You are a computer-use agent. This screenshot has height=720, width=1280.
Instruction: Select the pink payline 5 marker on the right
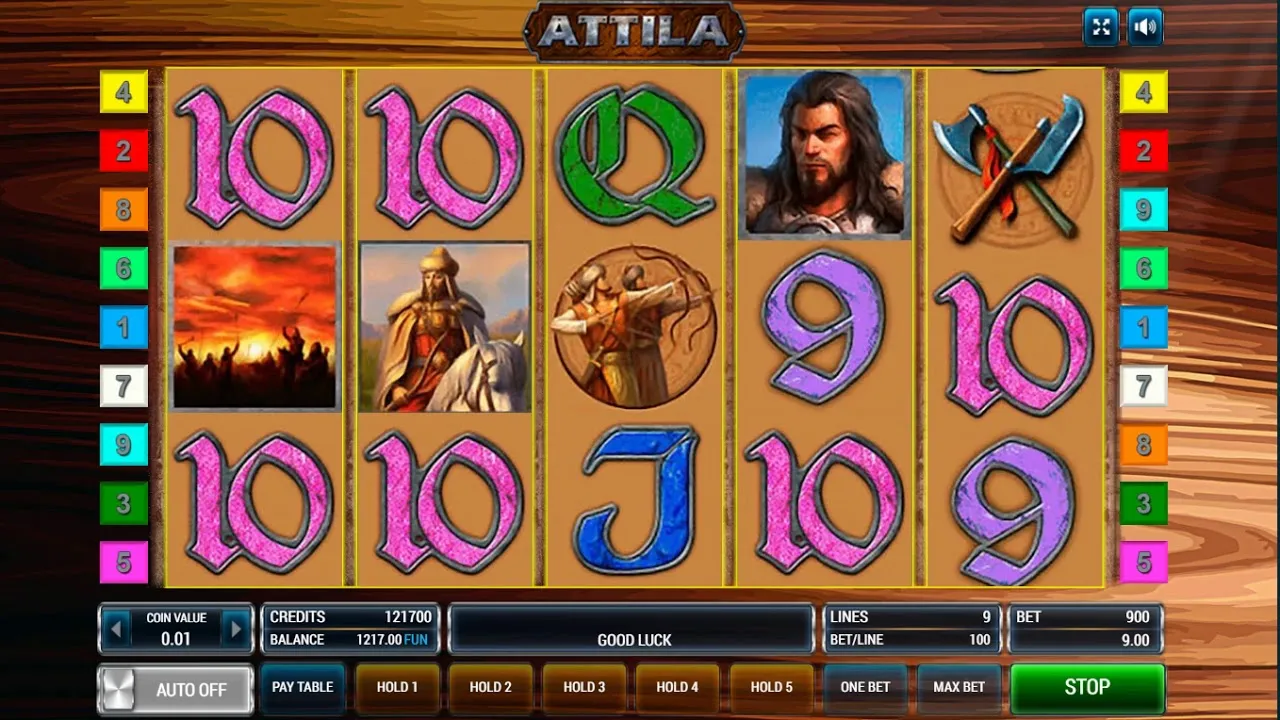[x=1144, y=563]
